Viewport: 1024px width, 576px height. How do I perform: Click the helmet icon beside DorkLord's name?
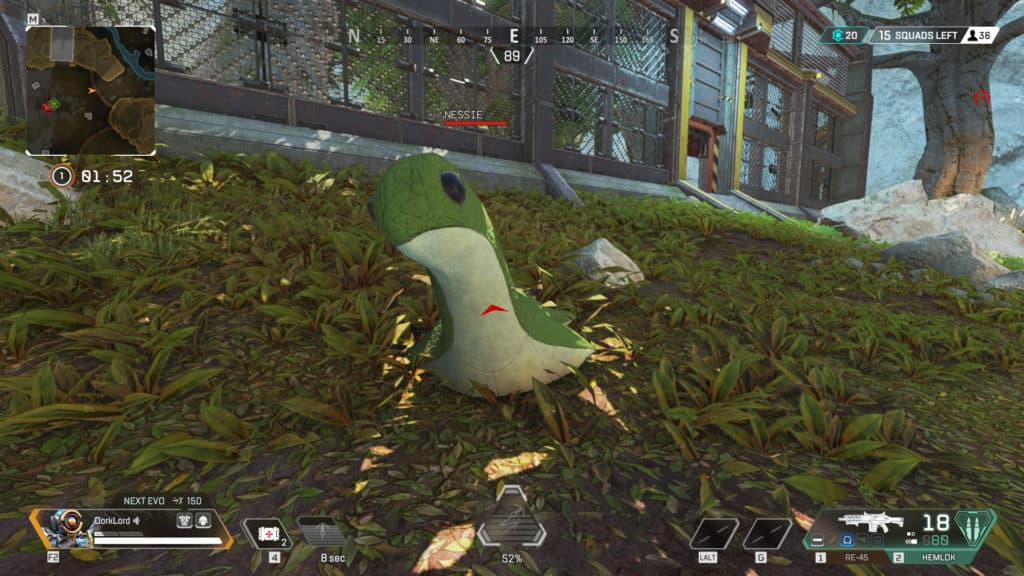tap(202, 520)
